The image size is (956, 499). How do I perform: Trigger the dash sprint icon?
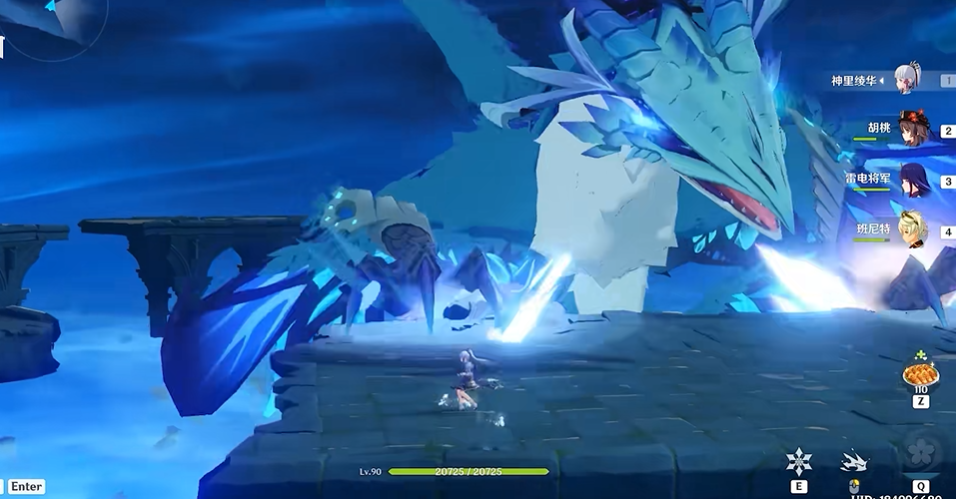pyautogui.click(x=855, y=461)
